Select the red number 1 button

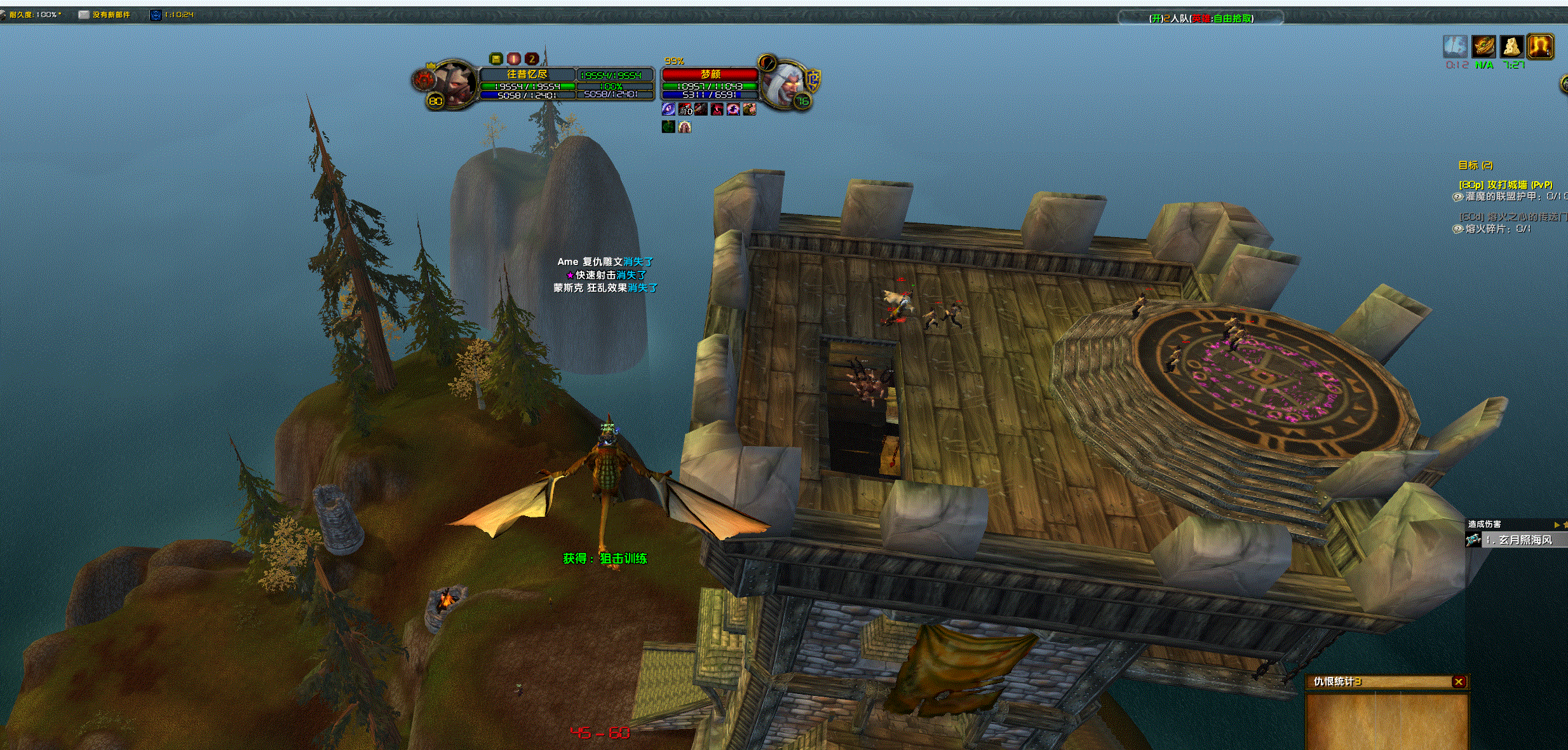click(x=514, y=58)
